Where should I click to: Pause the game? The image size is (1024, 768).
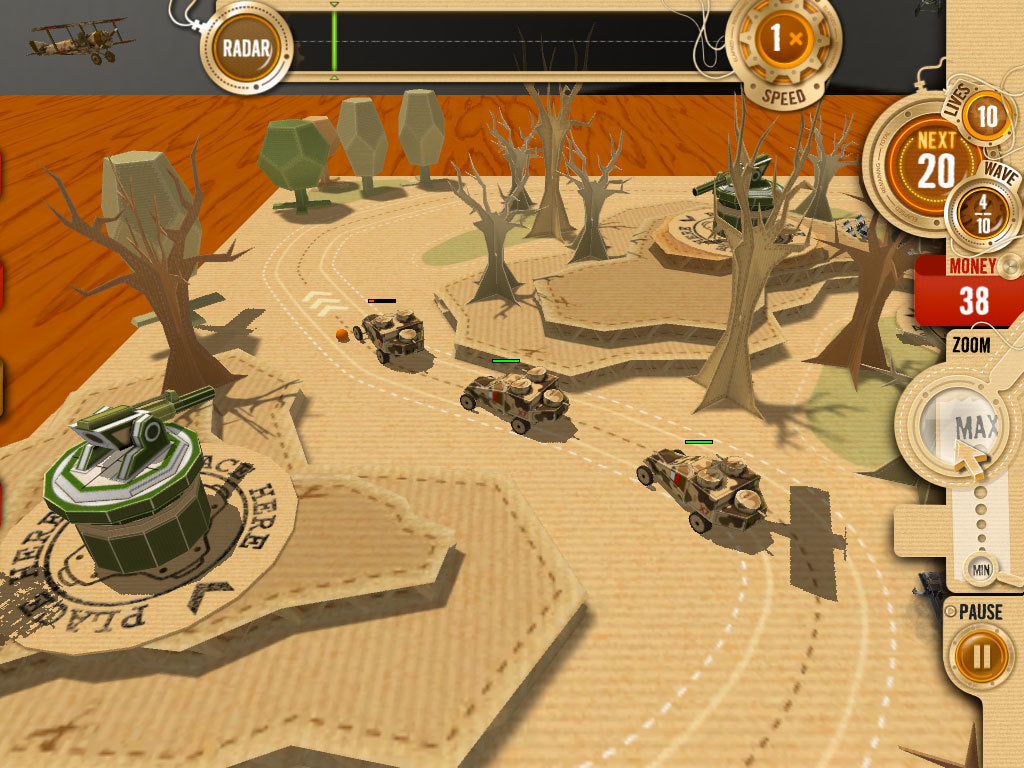(982, 656)
